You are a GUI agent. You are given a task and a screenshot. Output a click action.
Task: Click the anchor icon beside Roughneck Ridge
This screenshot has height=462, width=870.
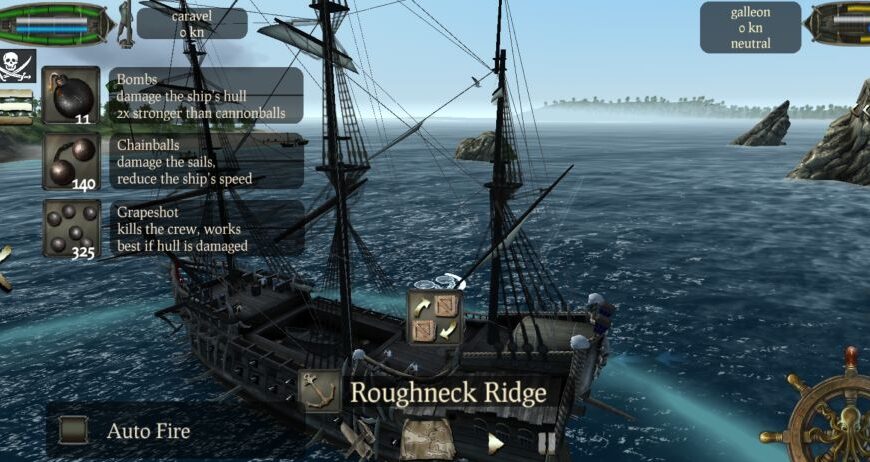(x=319, y=391)
